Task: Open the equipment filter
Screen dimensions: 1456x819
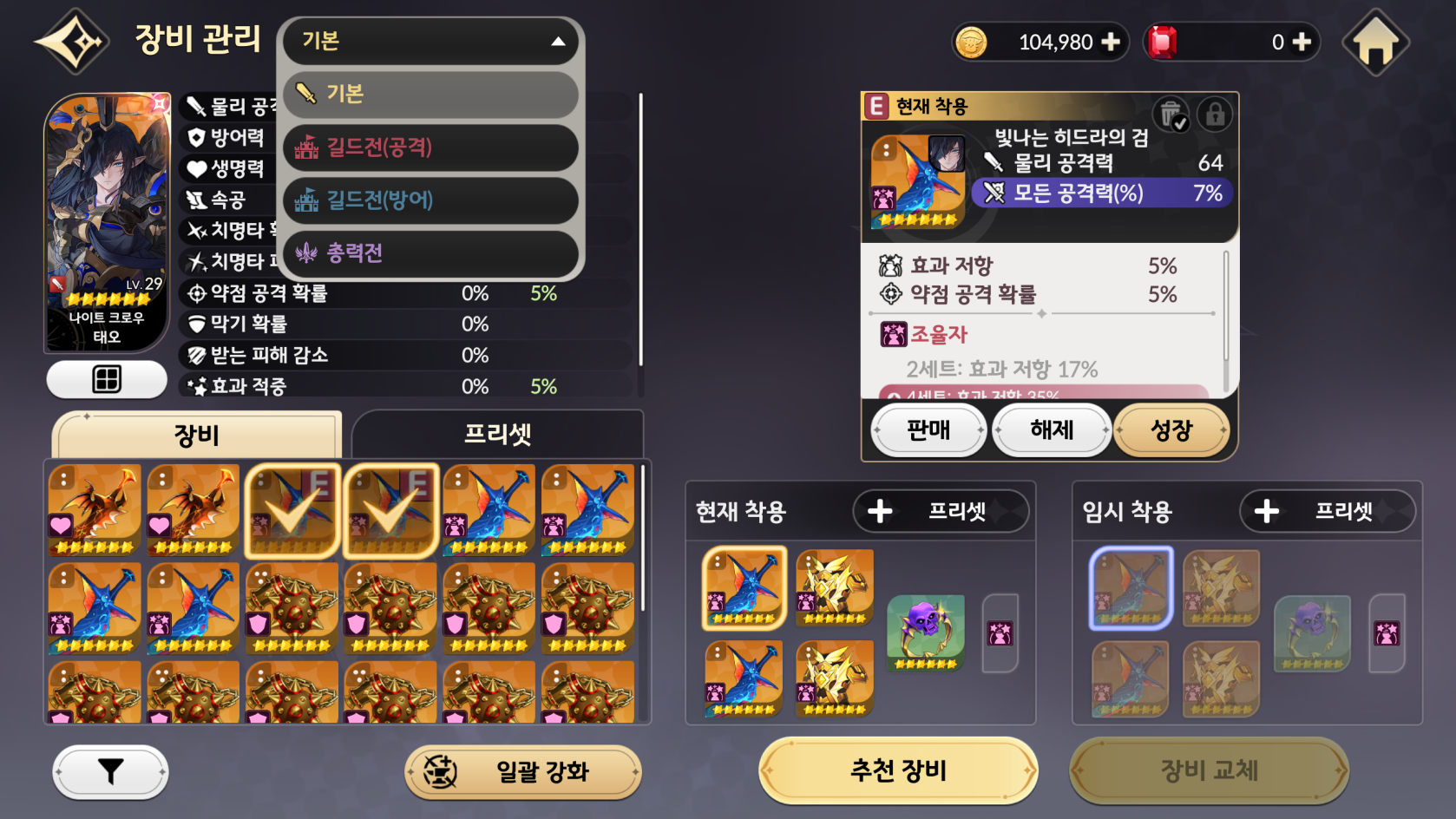Action: point(110,771)
